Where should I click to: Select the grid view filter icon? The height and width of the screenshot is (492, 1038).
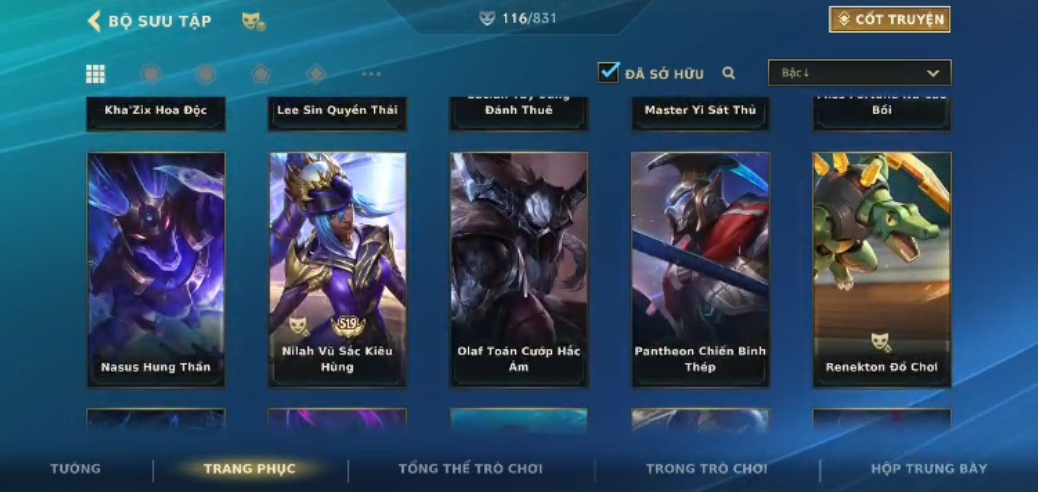coord(96,73)
